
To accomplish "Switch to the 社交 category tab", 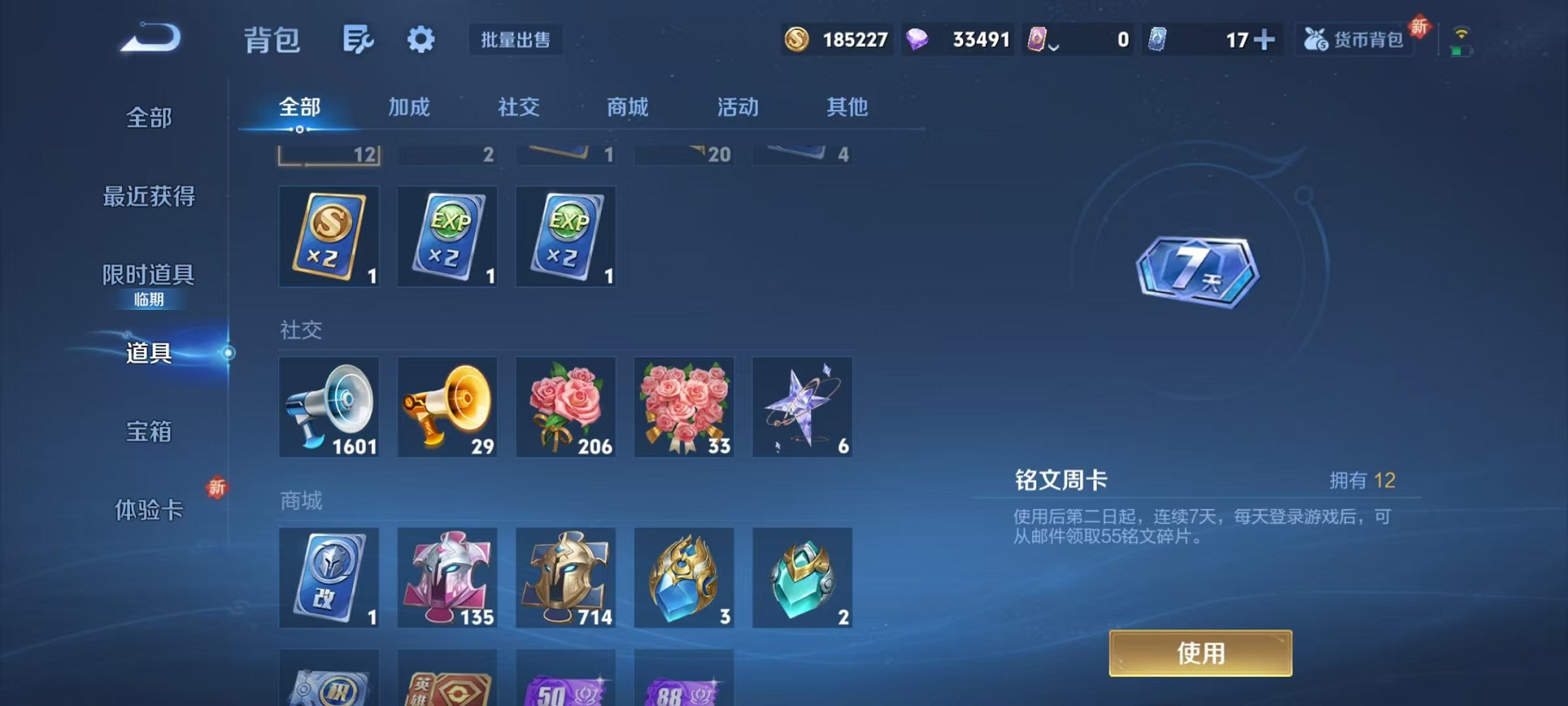I will tap(520, 108).
